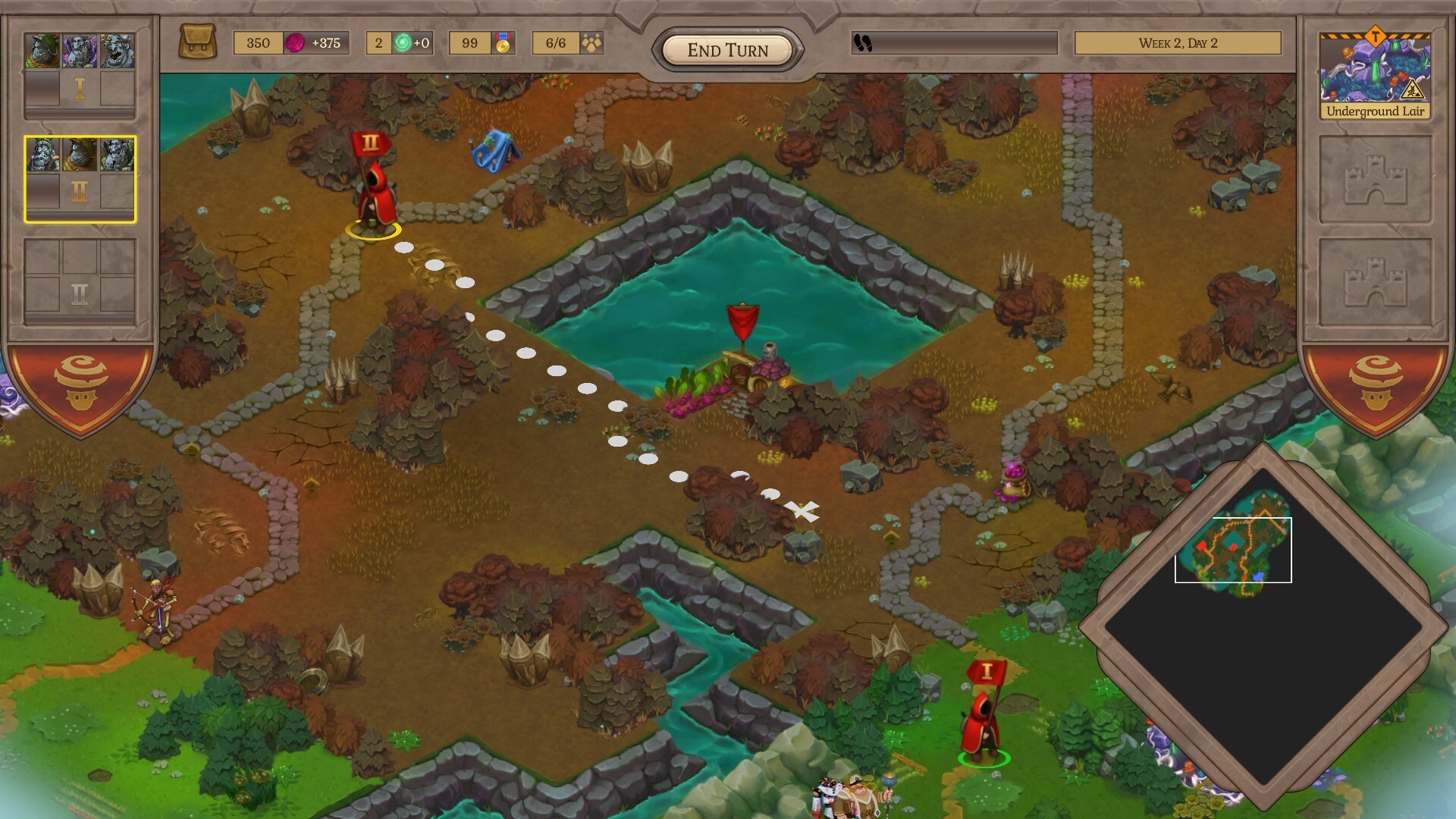Image resolution: width=1456 pixels, height=819 pixels.
Task: Select the skull emblem on the right banner
Action: 1374,383
